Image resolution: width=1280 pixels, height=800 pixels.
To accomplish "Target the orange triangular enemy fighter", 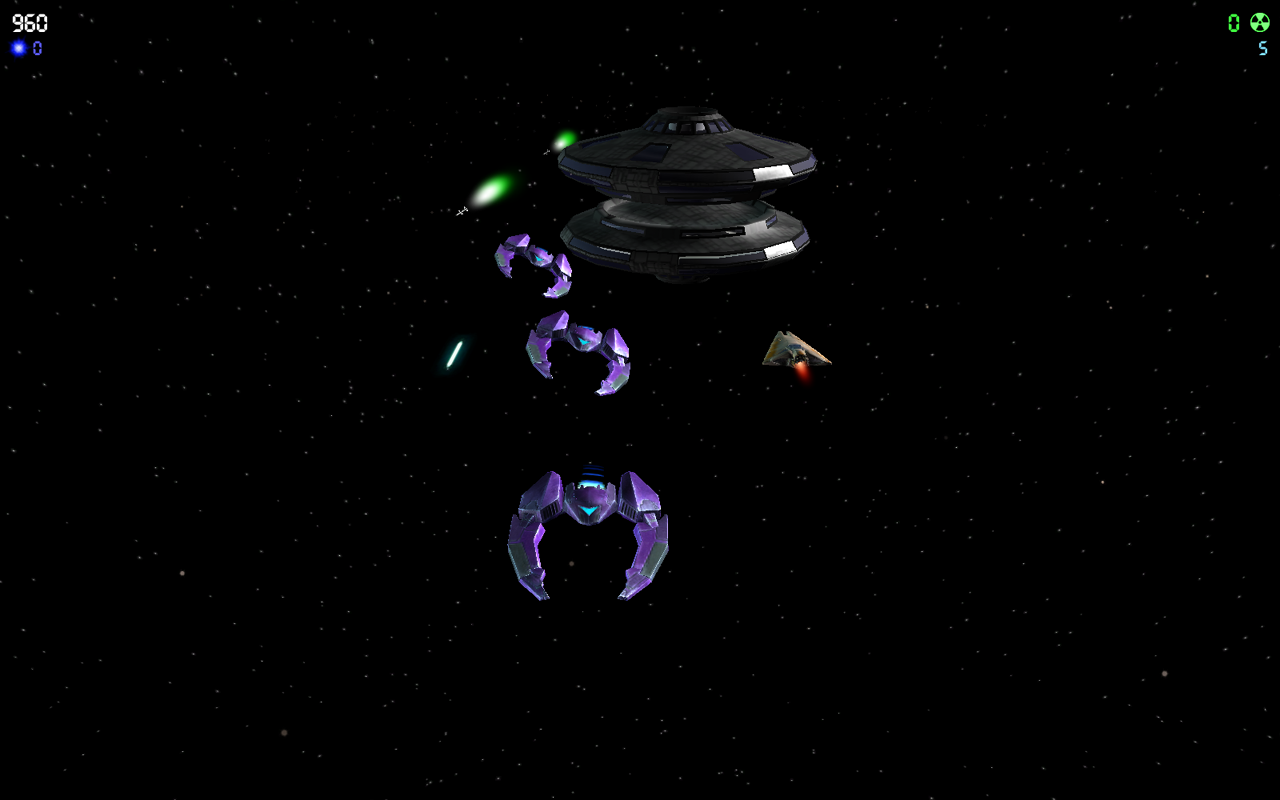I will [x=793, y=348].
